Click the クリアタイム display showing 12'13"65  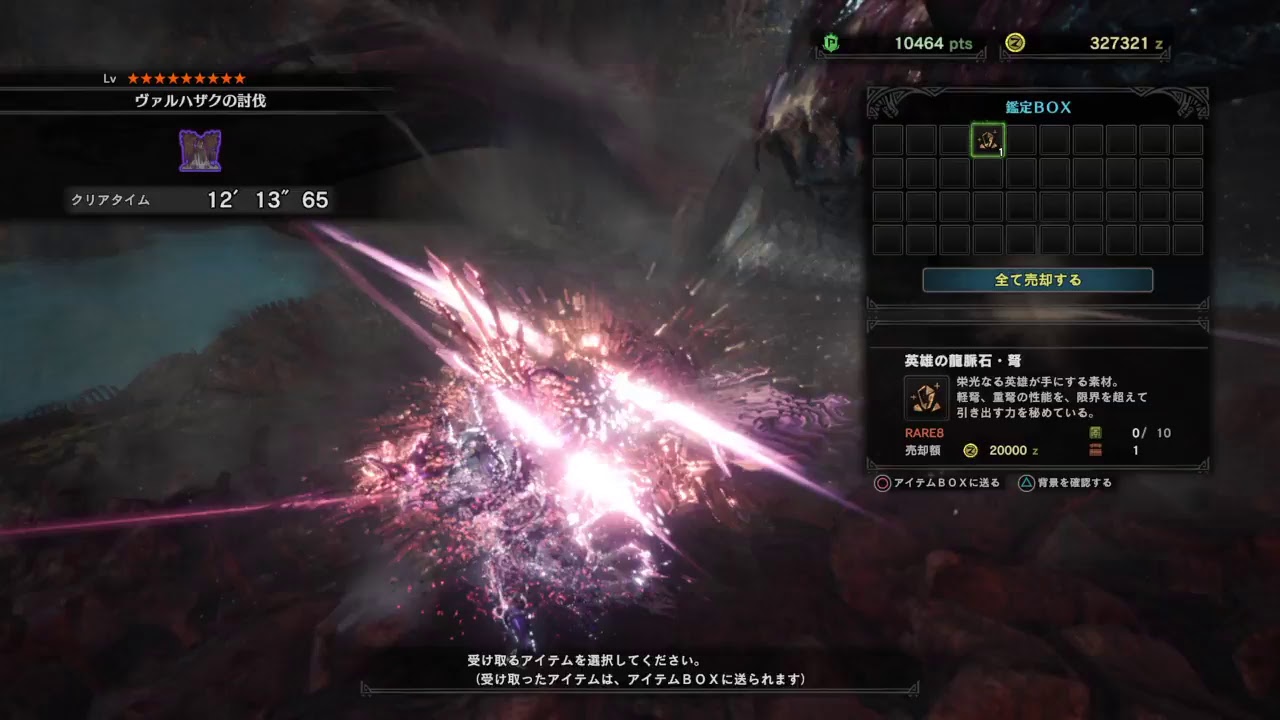(200, 201)
